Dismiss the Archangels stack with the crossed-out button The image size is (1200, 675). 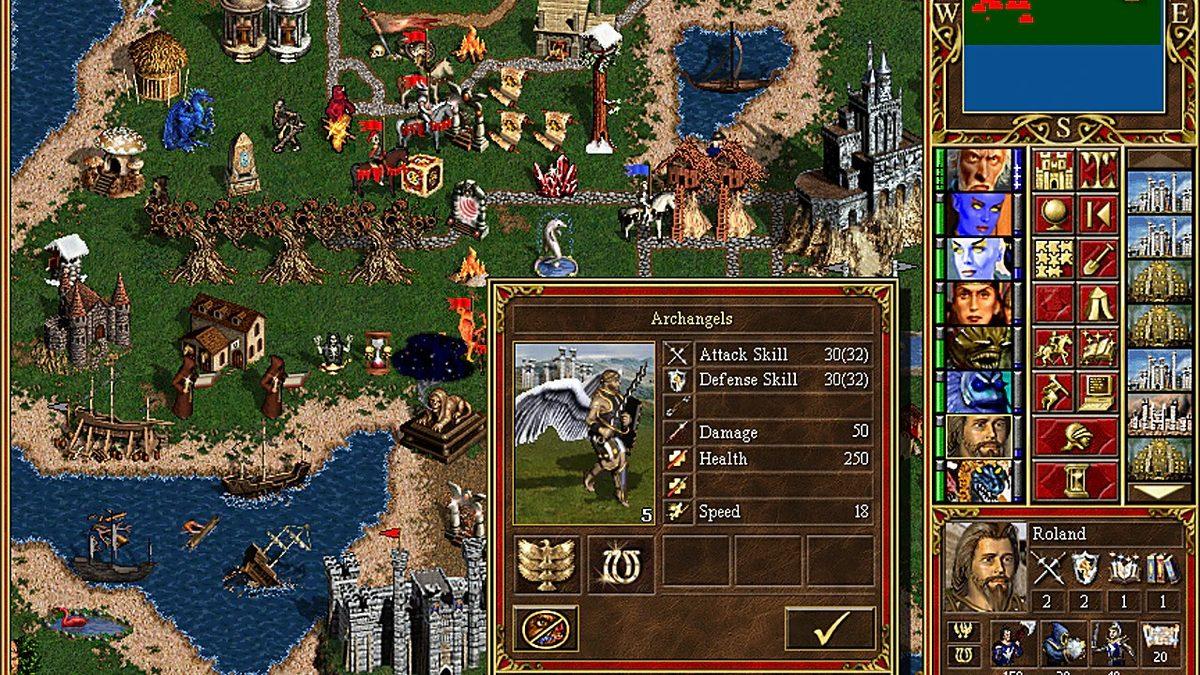click(545, 628)
